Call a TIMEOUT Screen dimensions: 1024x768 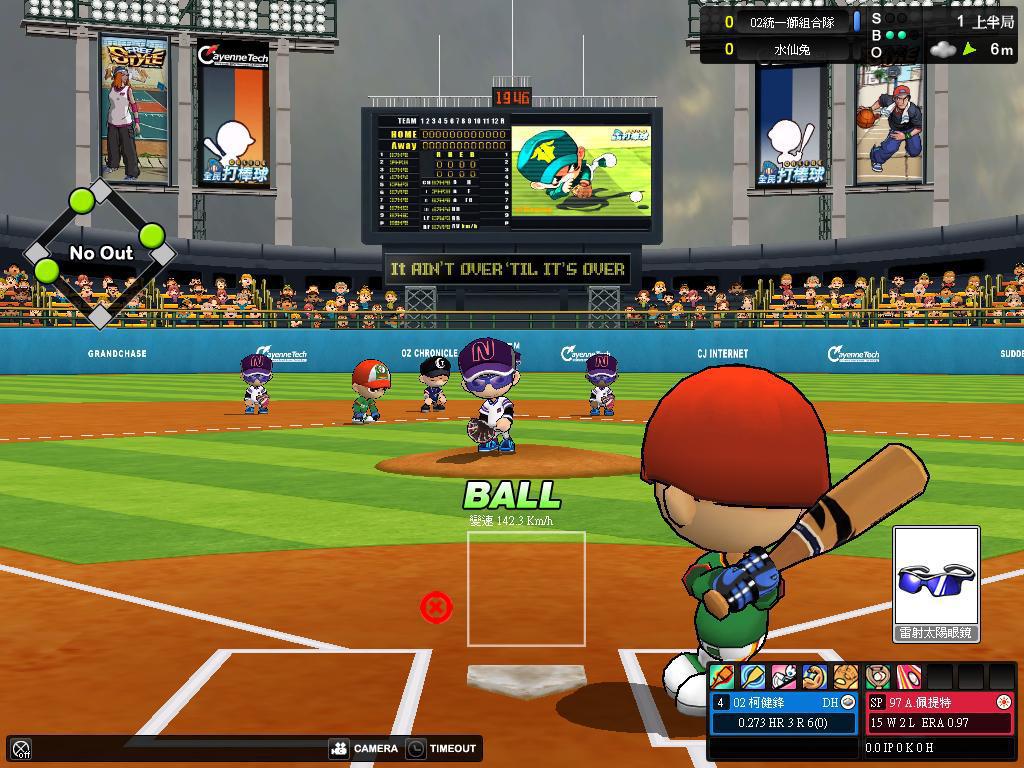tap(441, 748)
